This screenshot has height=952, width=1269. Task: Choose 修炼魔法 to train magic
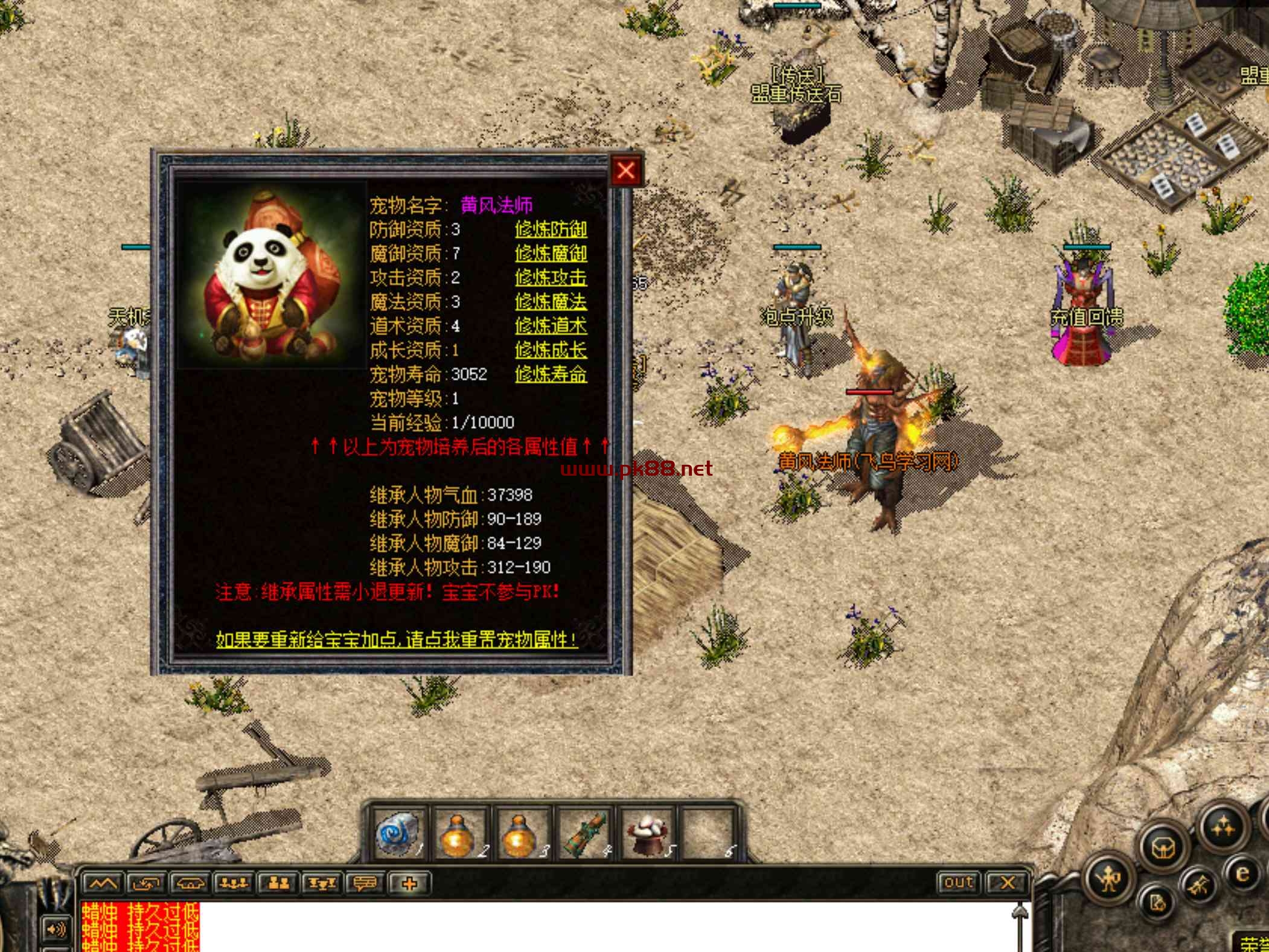click(551, 302)
